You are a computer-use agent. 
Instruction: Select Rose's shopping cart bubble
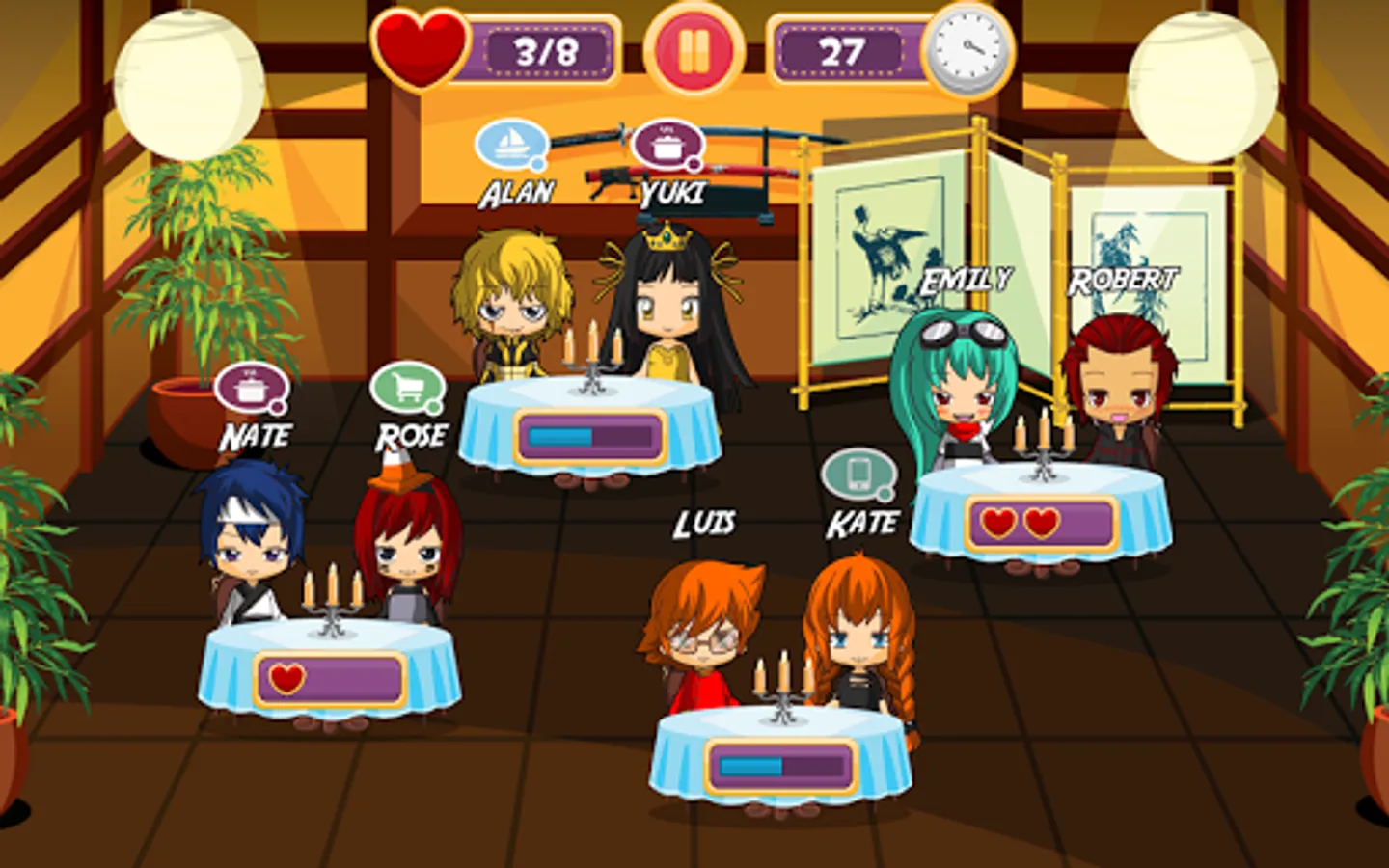click(409, 387)
